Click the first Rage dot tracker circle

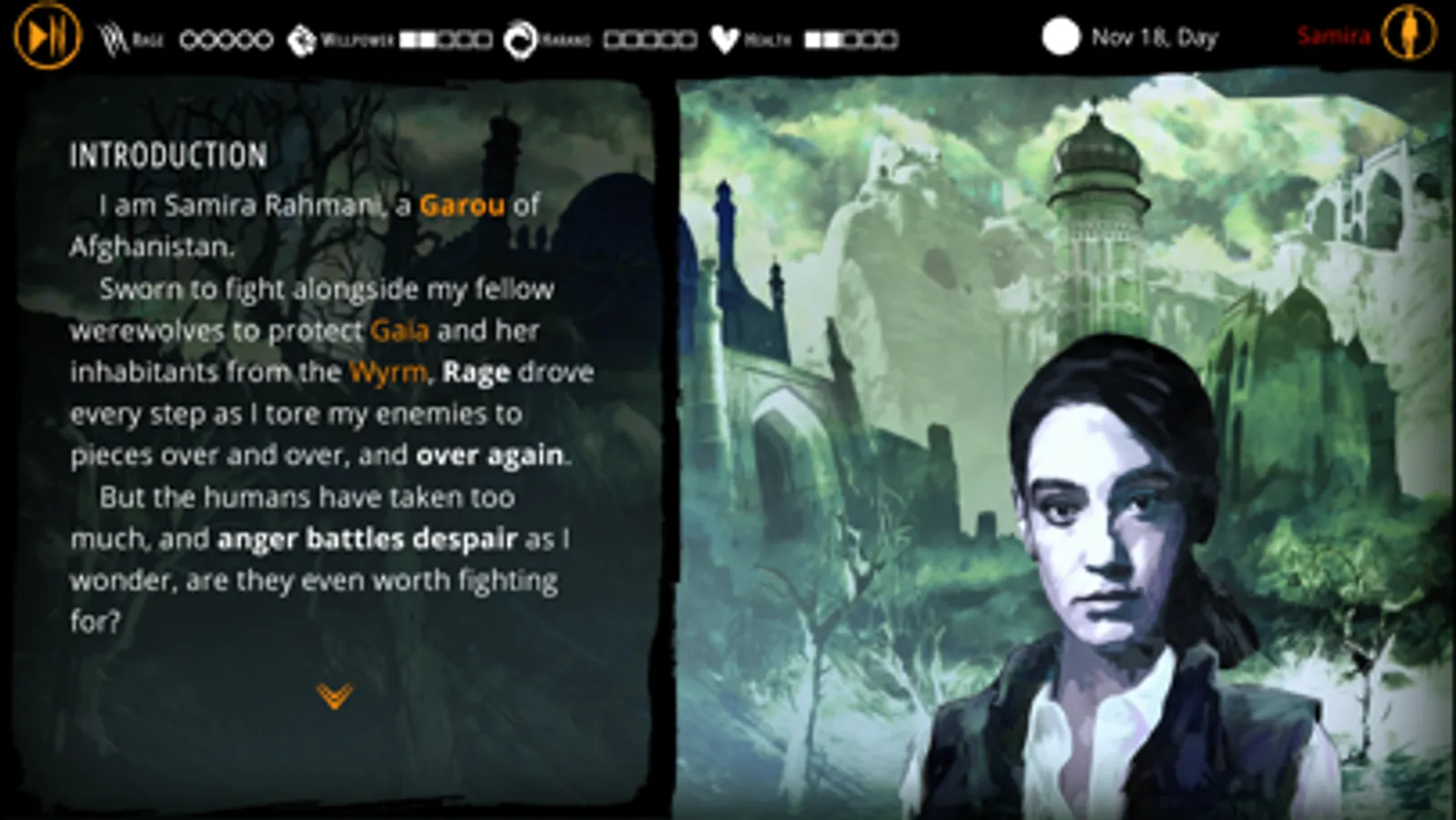tap(188, 38)
